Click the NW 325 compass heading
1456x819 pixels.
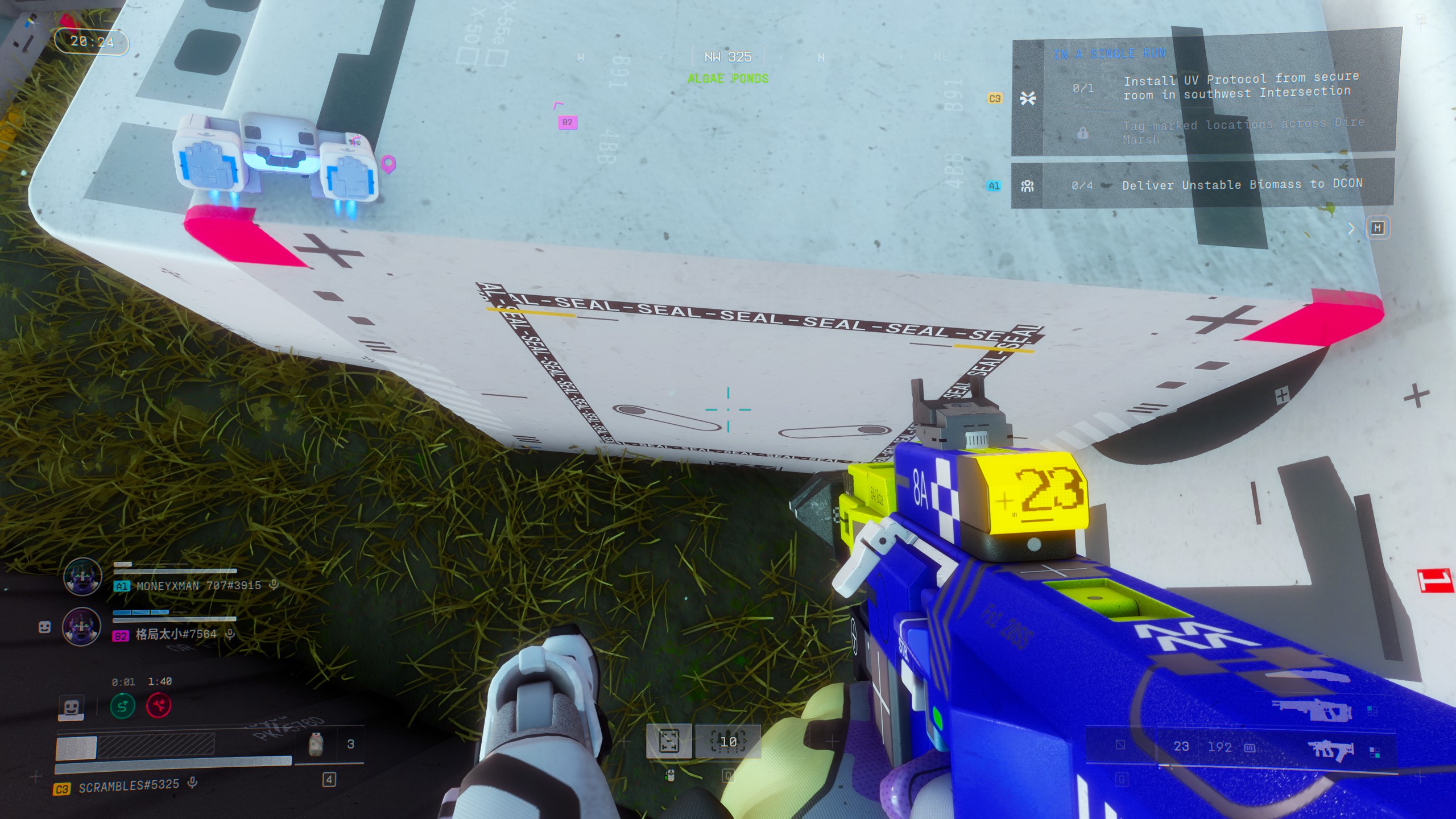click(x=728, y=57)
